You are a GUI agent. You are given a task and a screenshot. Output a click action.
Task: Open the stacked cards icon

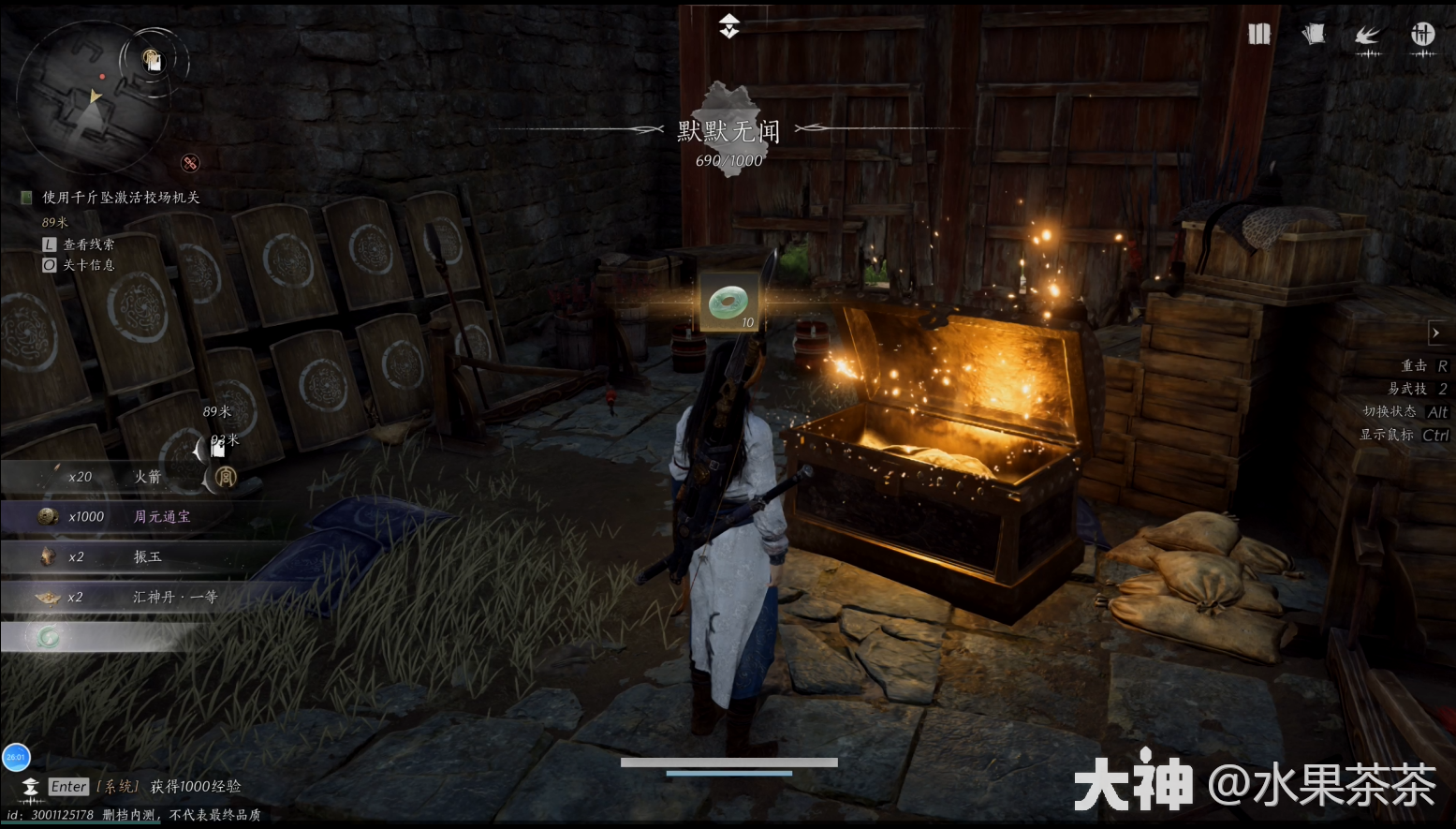(1313, 35)
